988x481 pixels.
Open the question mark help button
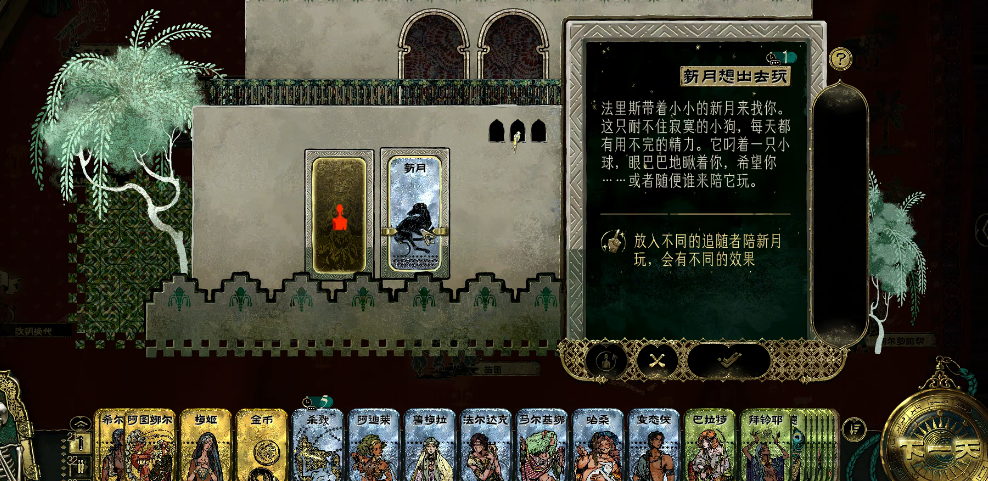pos(841,59)
